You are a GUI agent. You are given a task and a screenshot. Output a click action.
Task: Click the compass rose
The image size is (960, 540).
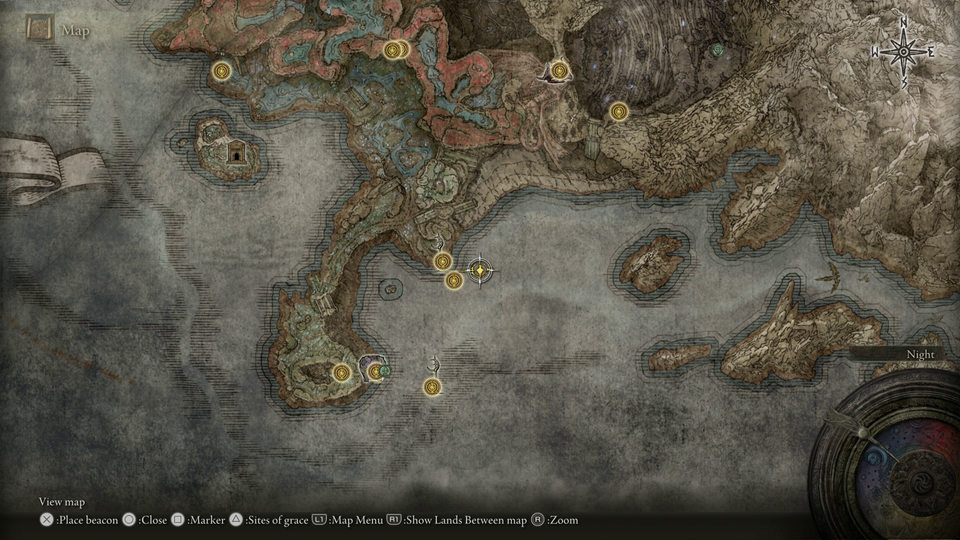903,51
